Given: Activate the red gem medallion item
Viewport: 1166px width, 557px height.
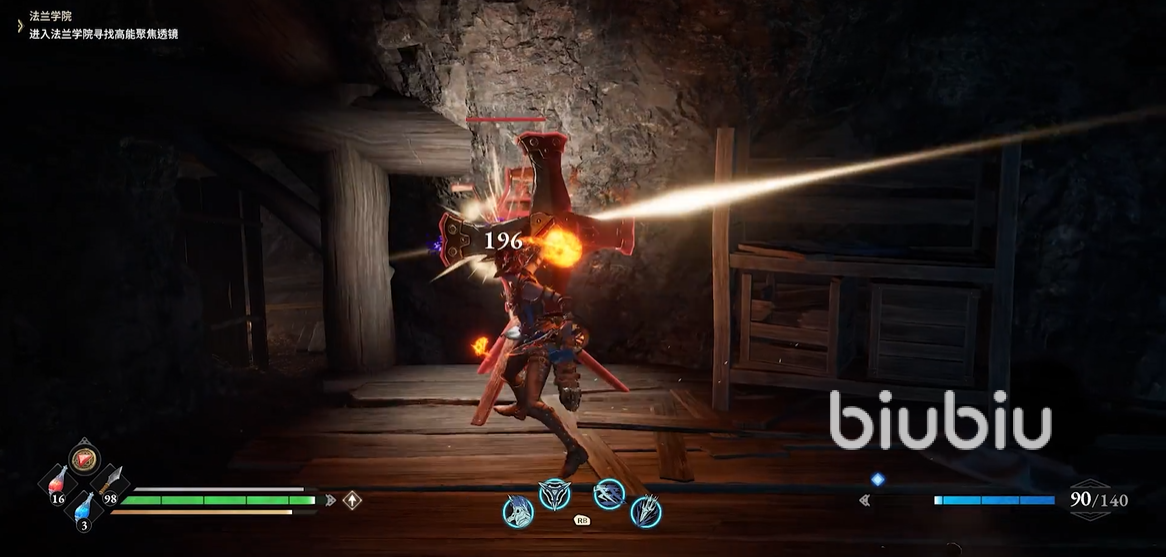Looking at the screenshot, I should [84, 459].
